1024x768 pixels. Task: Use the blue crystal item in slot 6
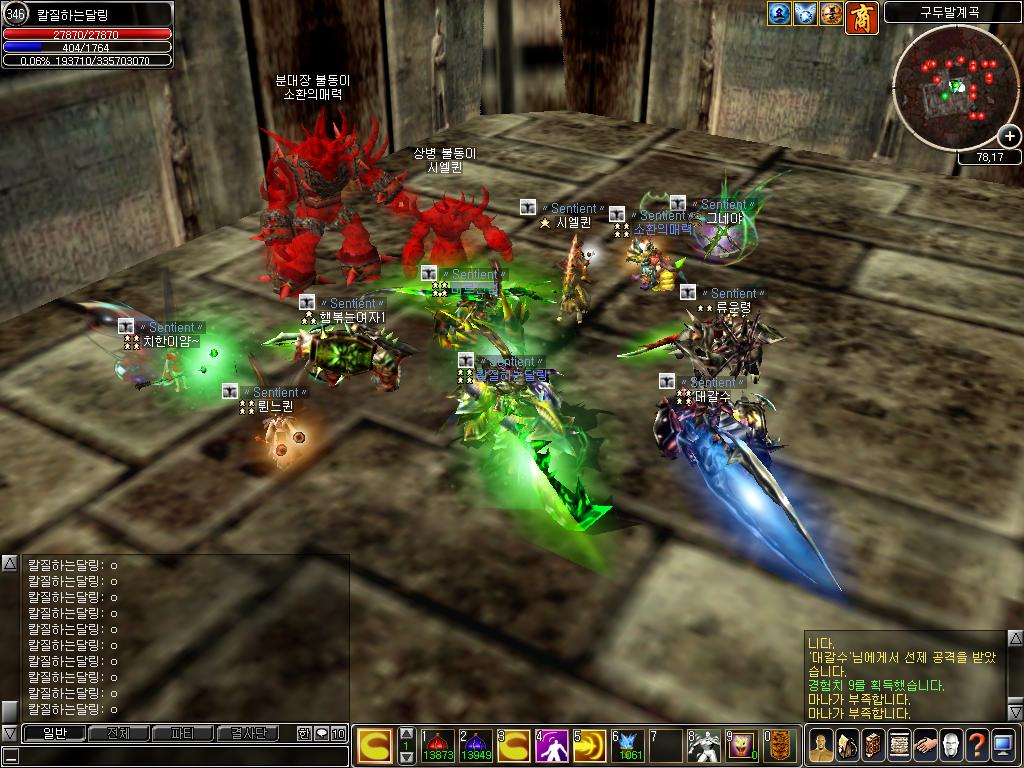(x=629, y=746)
